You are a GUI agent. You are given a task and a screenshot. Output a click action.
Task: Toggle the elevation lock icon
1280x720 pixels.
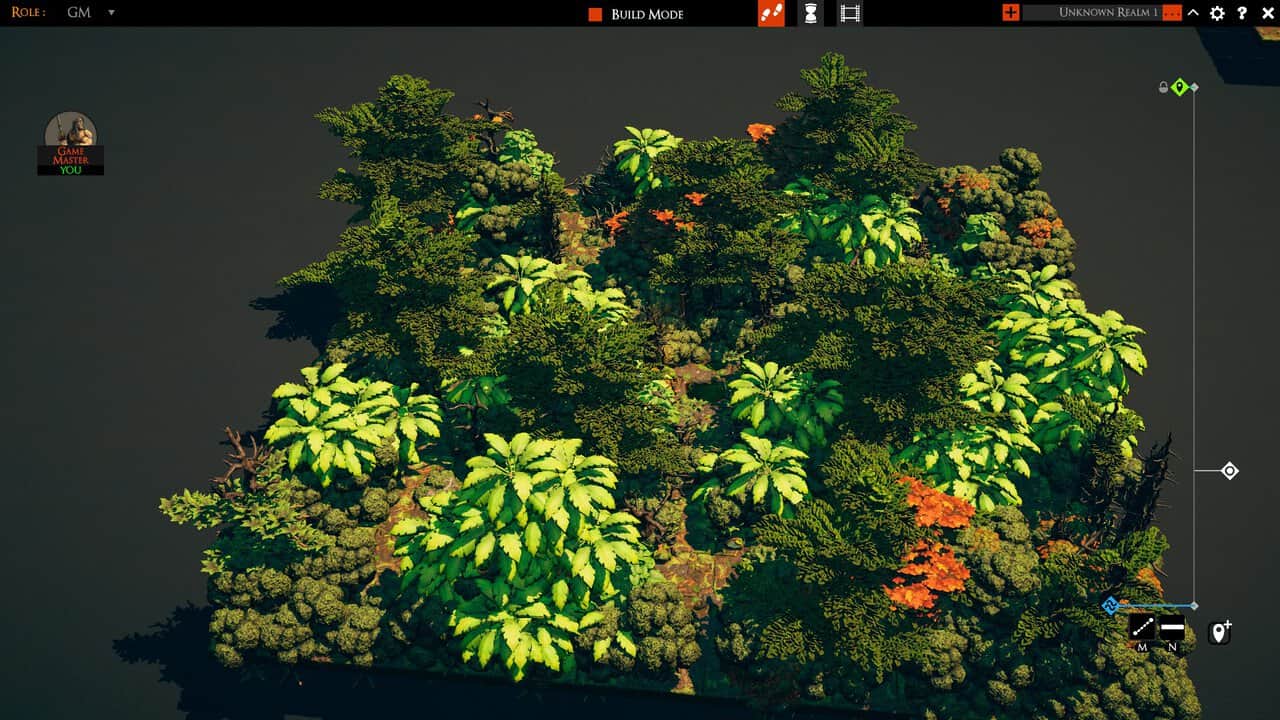[1162, 87]
